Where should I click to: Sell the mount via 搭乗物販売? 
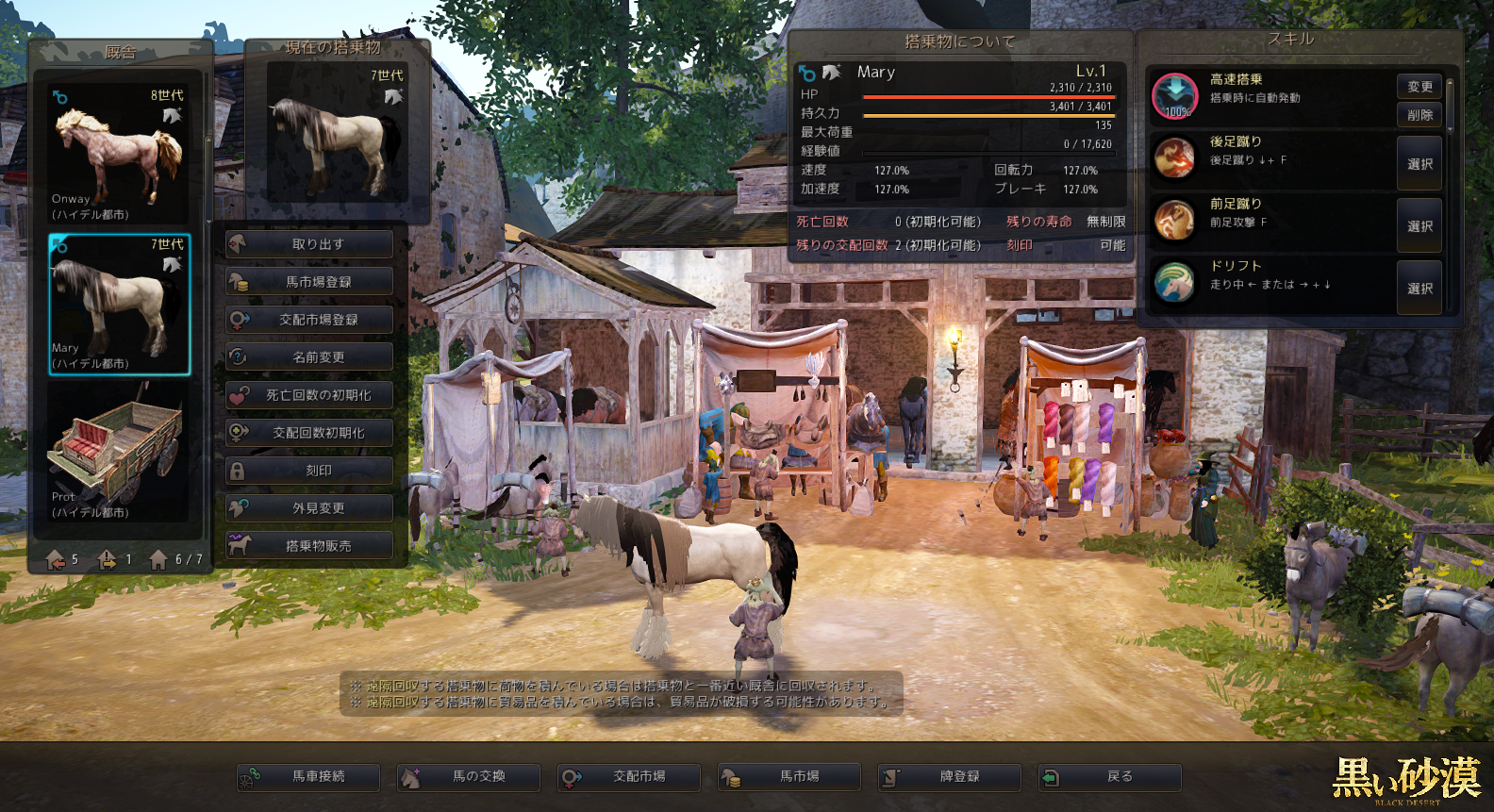[x=308, y=546]
